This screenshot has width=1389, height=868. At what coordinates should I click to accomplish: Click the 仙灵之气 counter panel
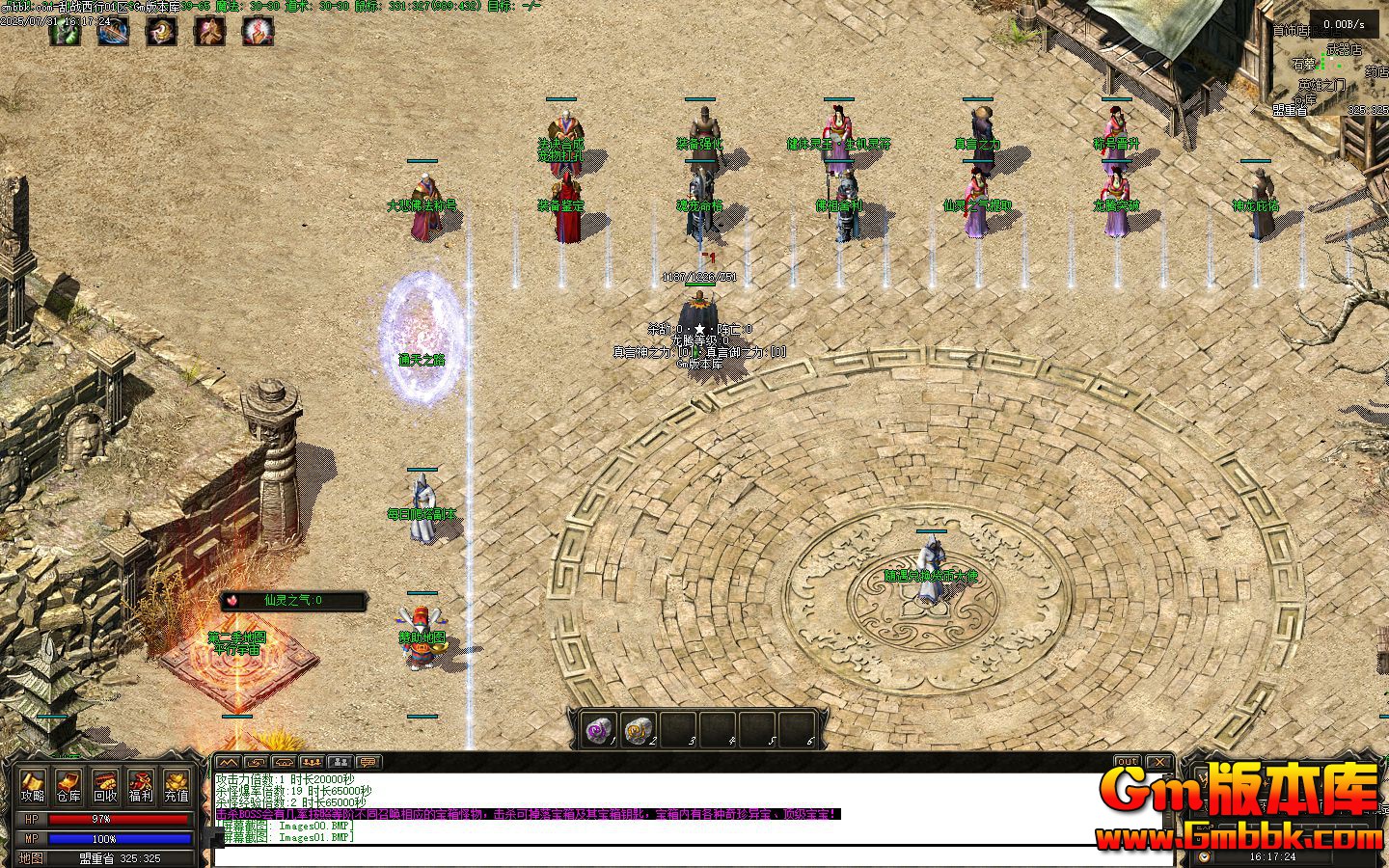(294, 601)
